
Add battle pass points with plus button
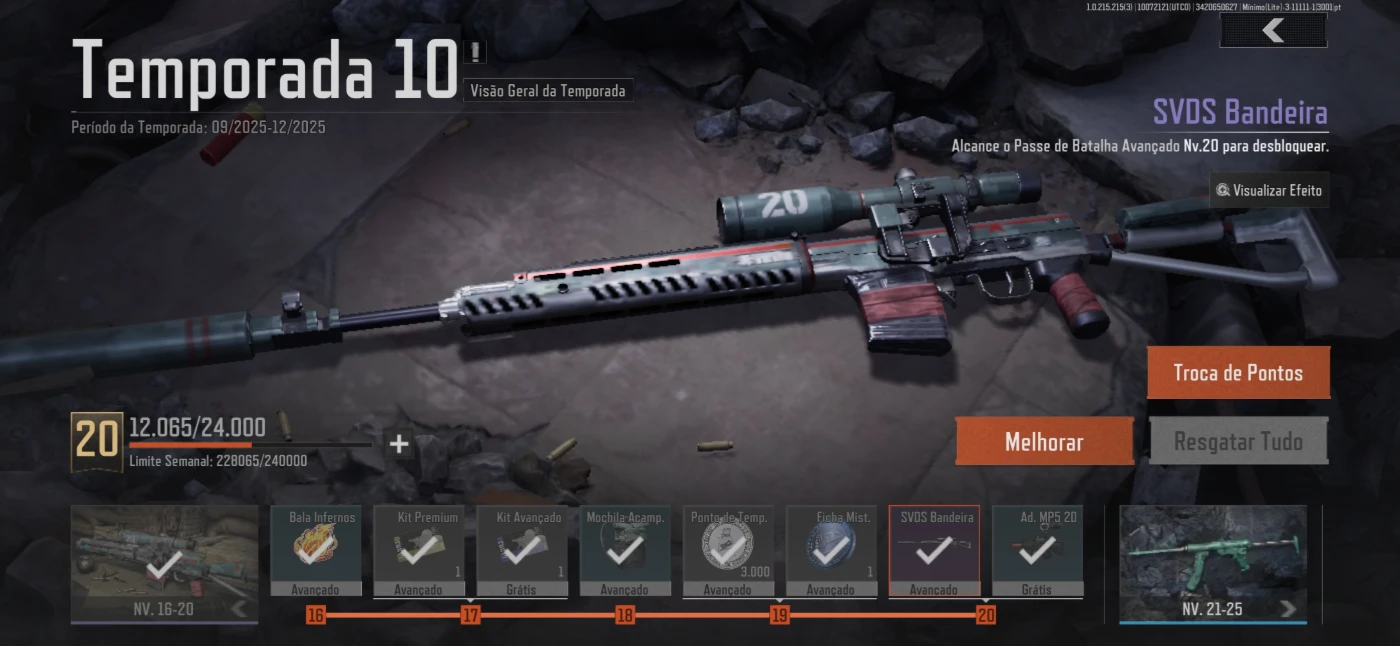click(x=399, y=444)
